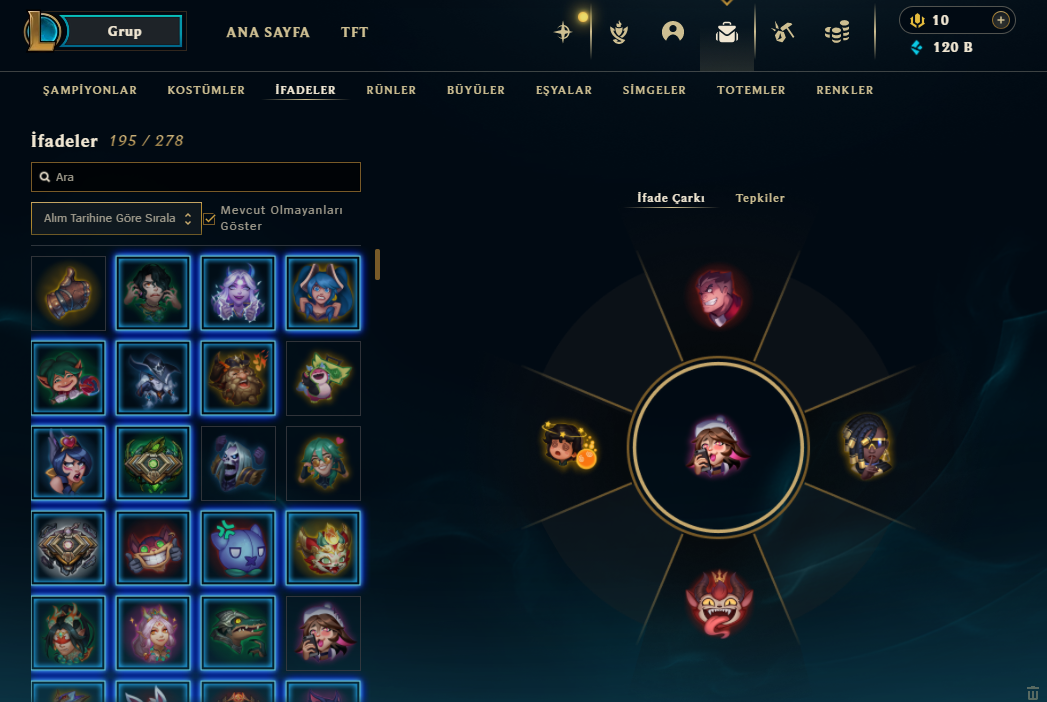Toggle the Mevcut Olmayanları Göster checkbox
The height and width of the screenshot is (702, 1047).
210,218
